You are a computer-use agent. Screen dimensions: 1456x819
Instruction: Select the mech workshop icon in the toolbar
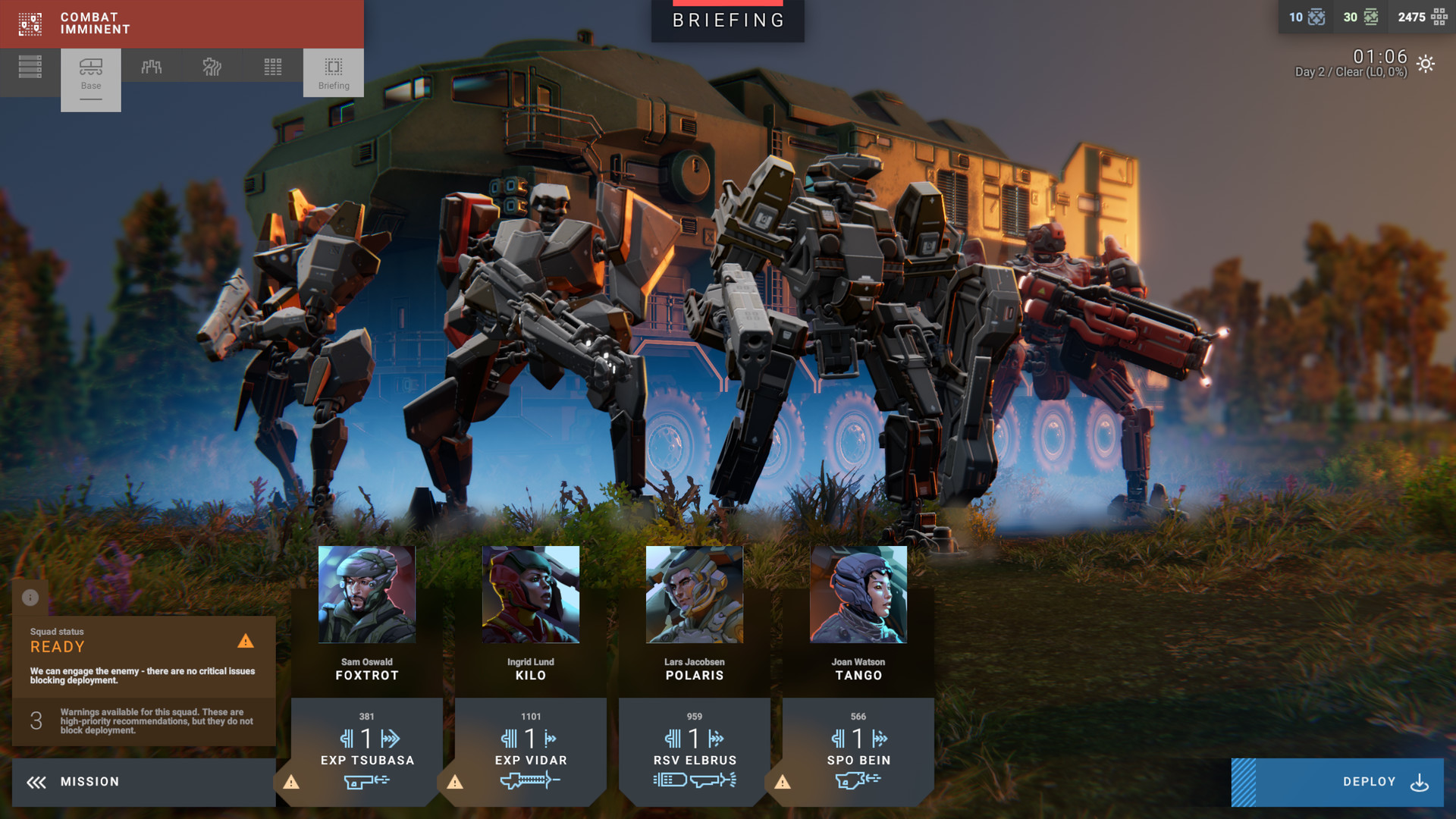(151, 67)
